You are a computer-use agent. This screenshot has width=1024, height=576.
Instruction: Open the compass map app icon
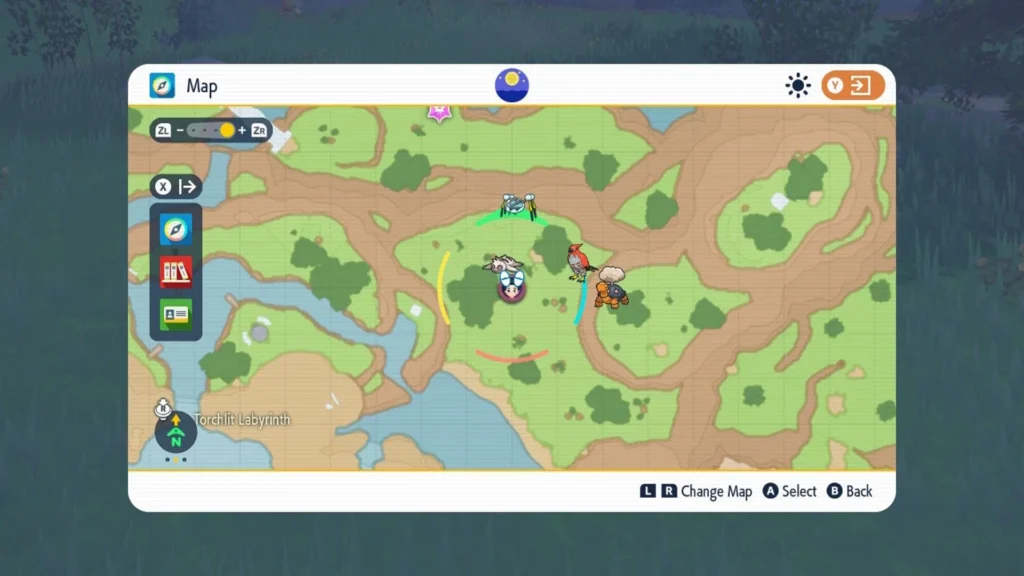click(176, 230)
